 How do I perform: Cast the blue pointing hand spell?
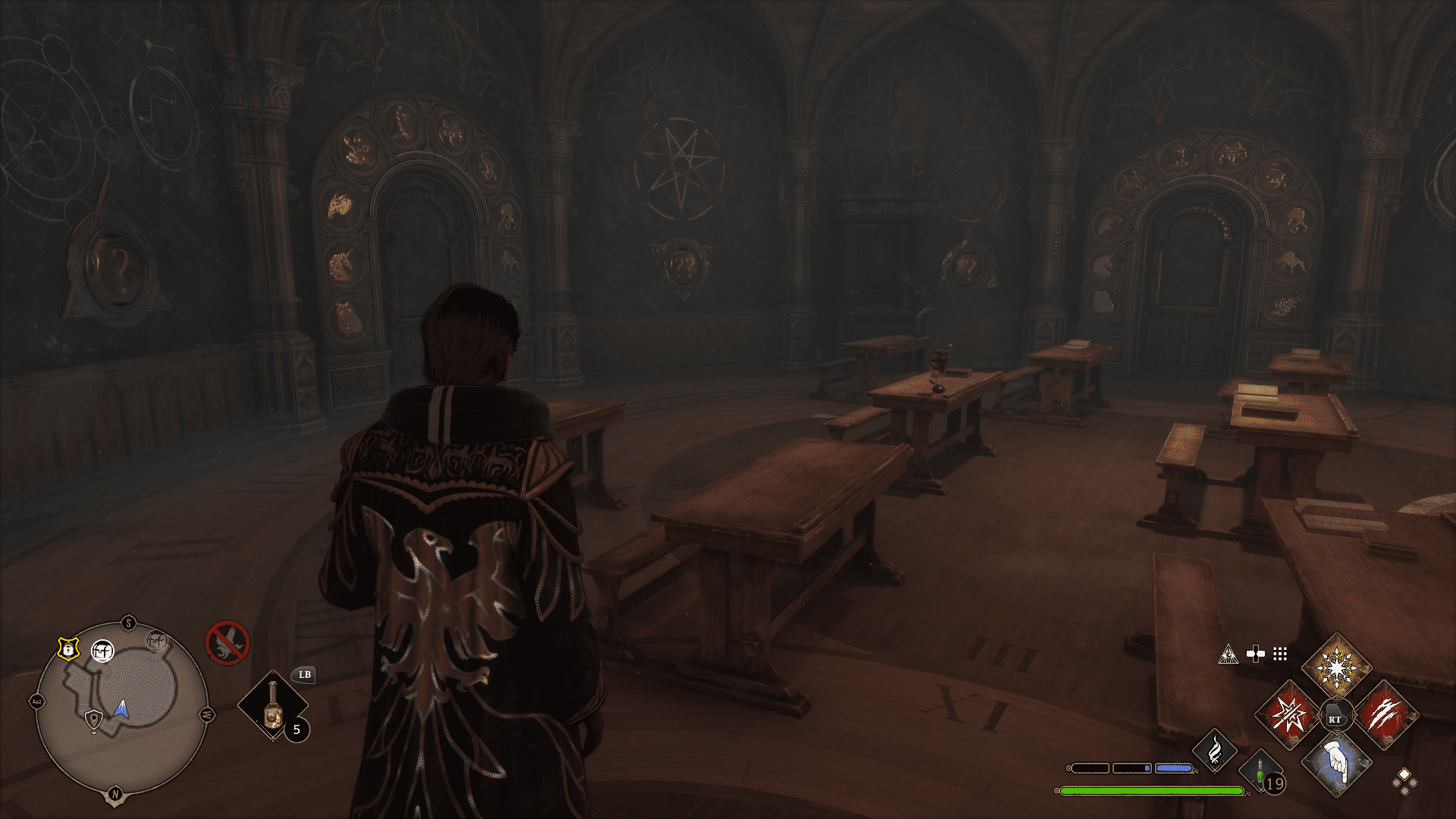pyautogui.click(x=1336, y=763)
